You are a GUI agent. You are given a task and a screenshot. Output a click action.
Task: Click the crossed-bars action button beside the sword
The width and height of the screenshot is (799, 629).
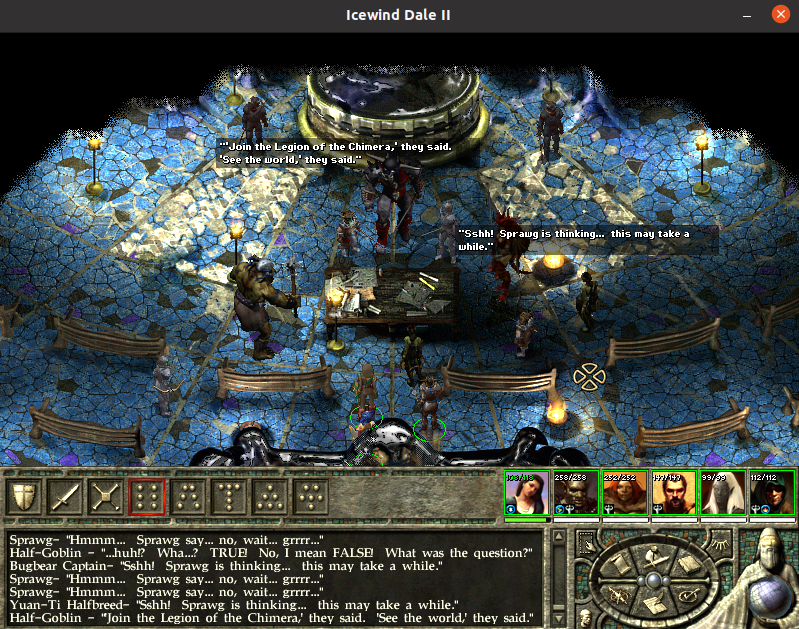(106, 496)
